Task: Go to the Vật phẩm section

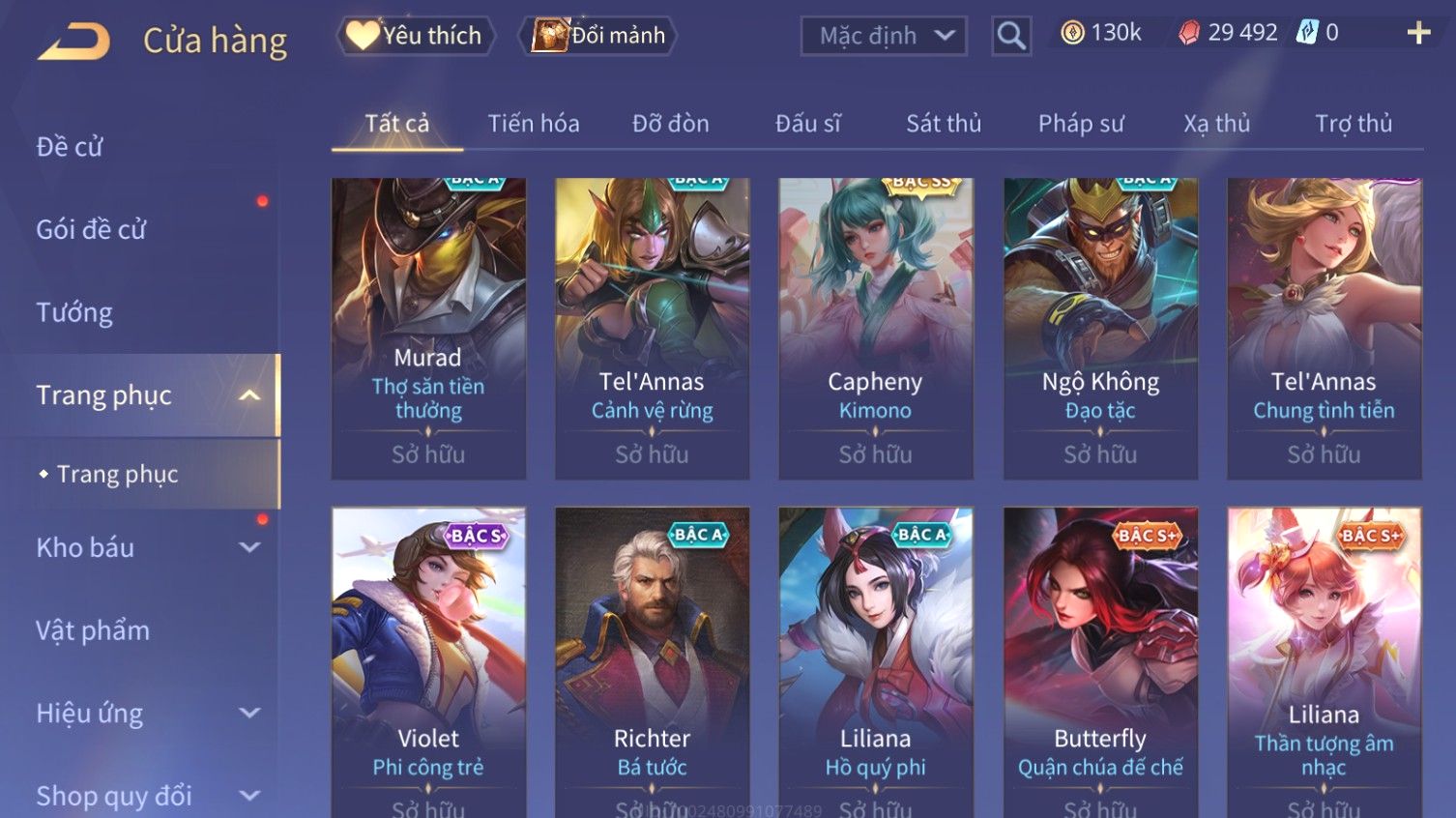Action: coord(93,630)
